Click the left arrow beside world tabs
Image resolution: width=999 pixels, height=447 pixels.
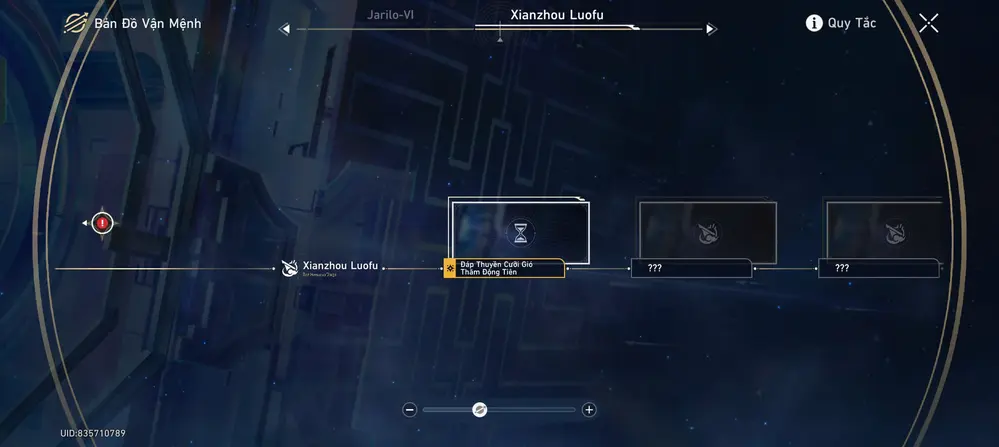click(x=285, y=29)
